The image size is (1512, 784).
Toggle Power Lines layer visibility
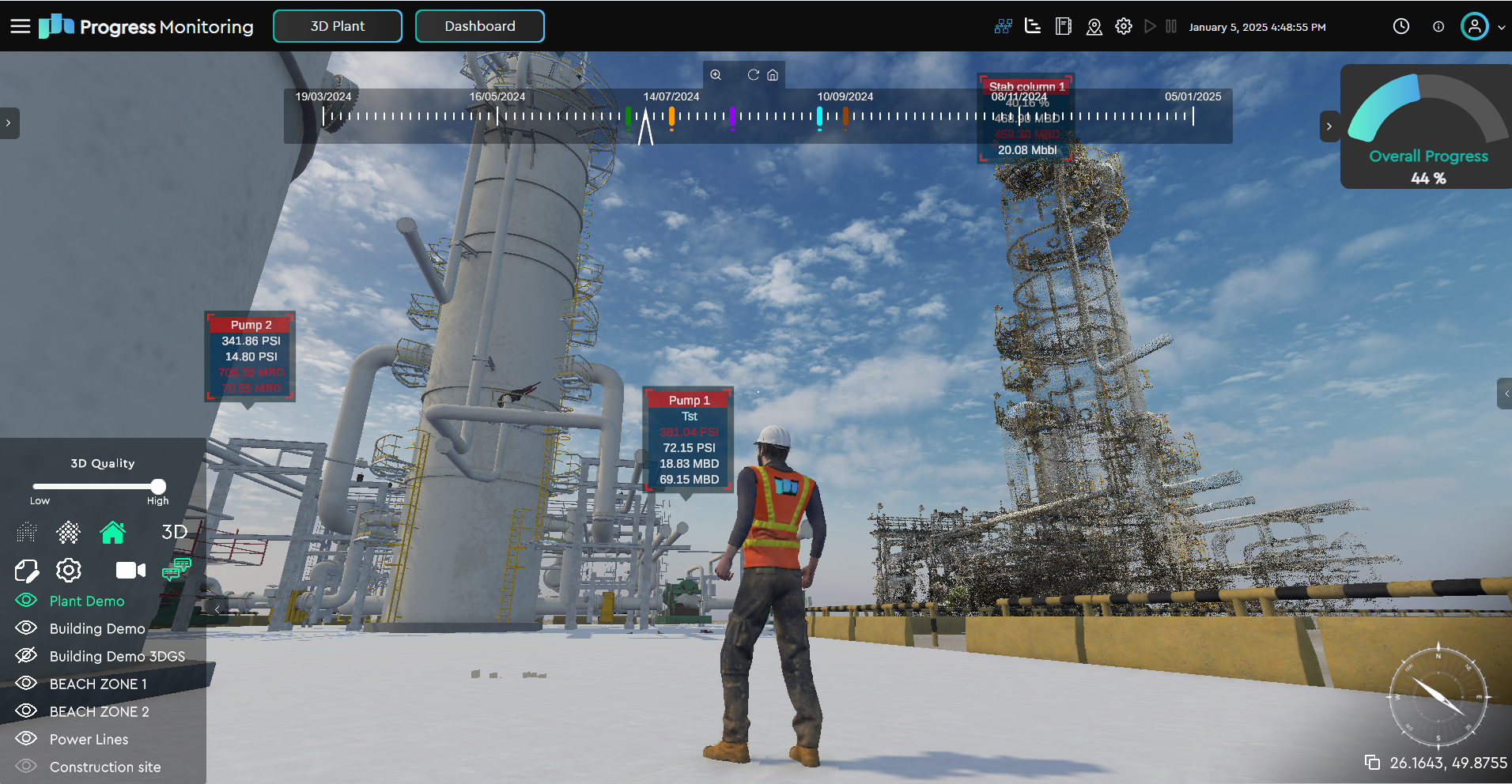tap(27, 739)
